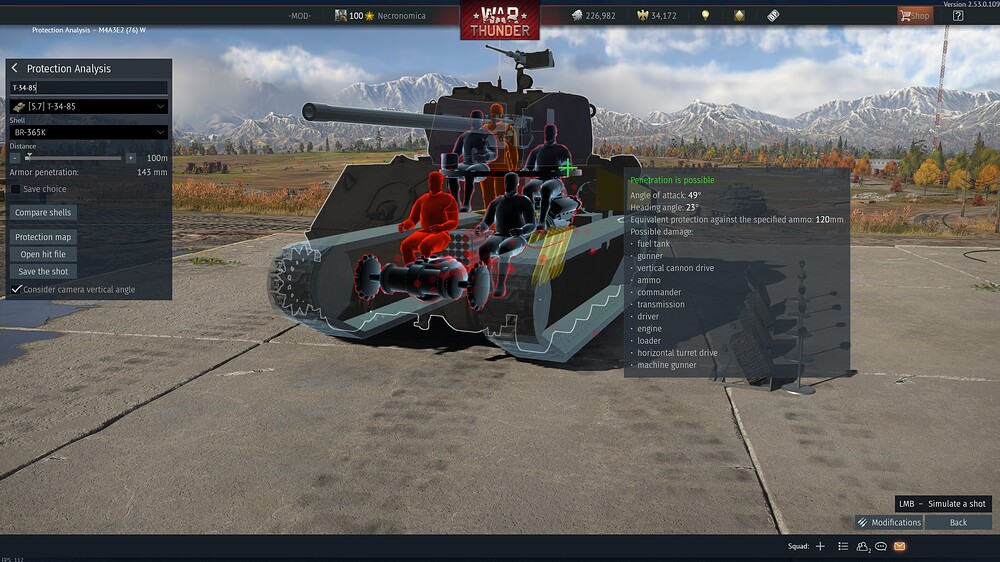The height and width of the screenshot is (562, 1000).
Task: Click the vehicle search text field
Action: [88, 88]
